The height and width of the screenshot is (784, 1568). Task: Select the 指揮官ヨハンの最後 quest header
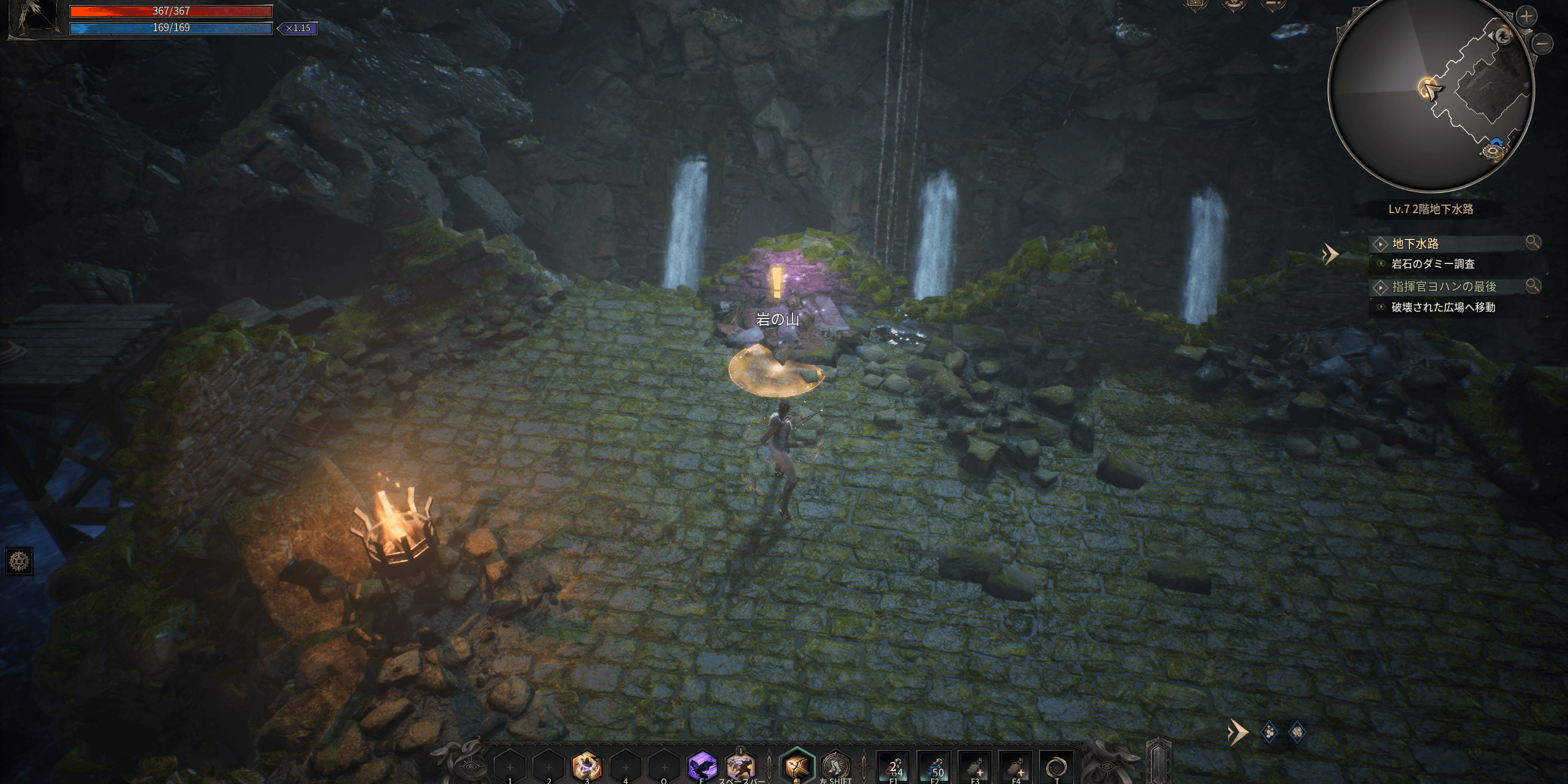(x=1444, y=287)
